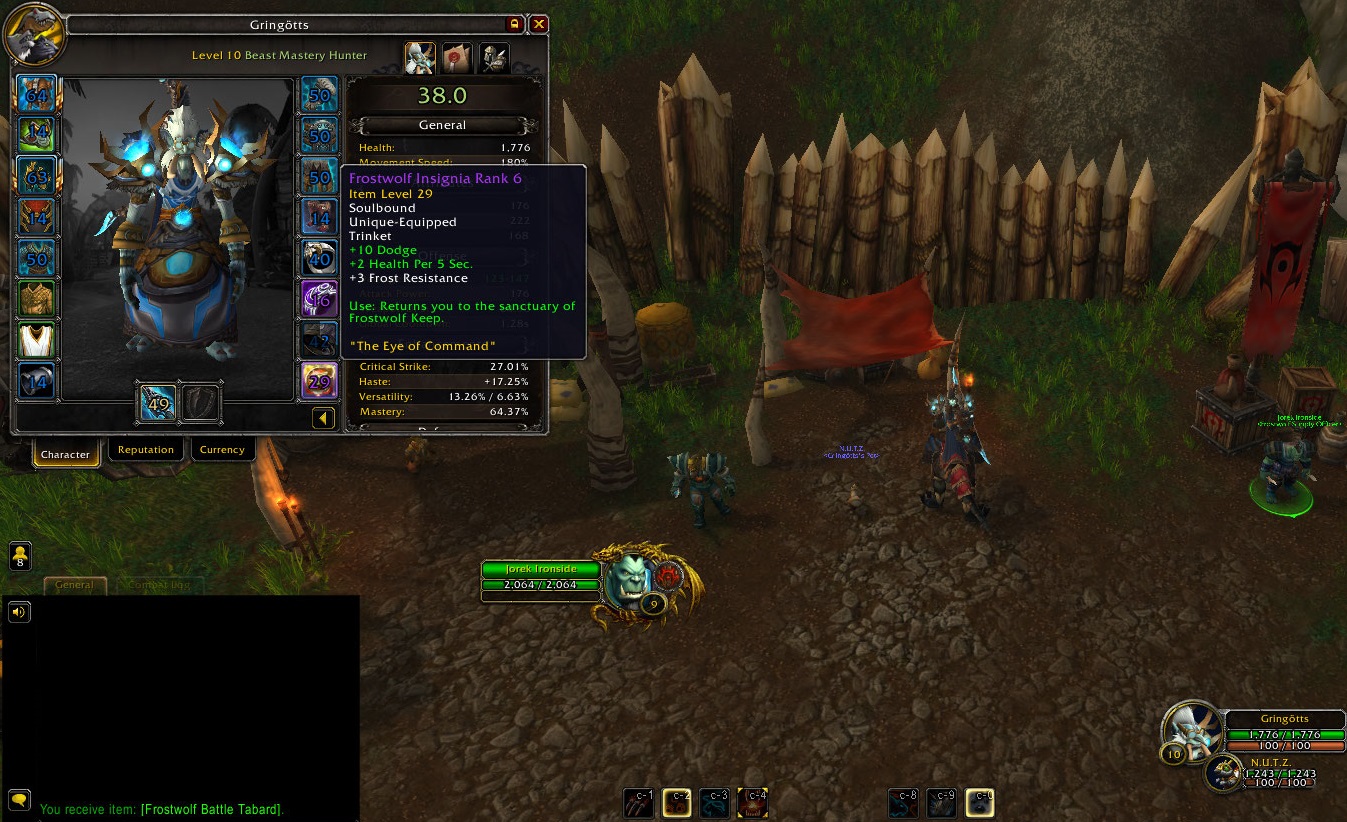Open the equipment manager pane icon
The image size is (1347, 822).
pos(493,57)
